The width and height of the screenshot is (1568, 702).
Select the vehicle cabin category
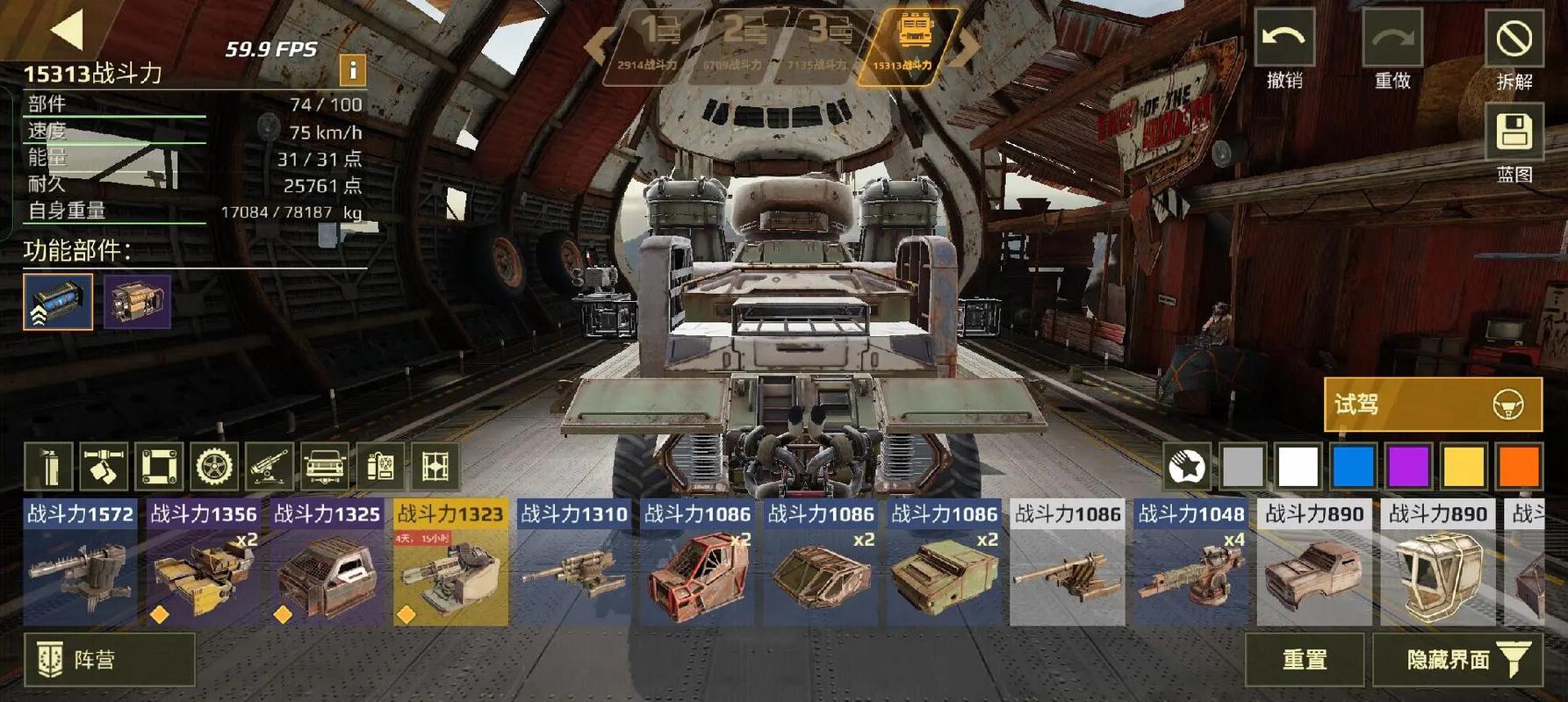click(324, 466)
